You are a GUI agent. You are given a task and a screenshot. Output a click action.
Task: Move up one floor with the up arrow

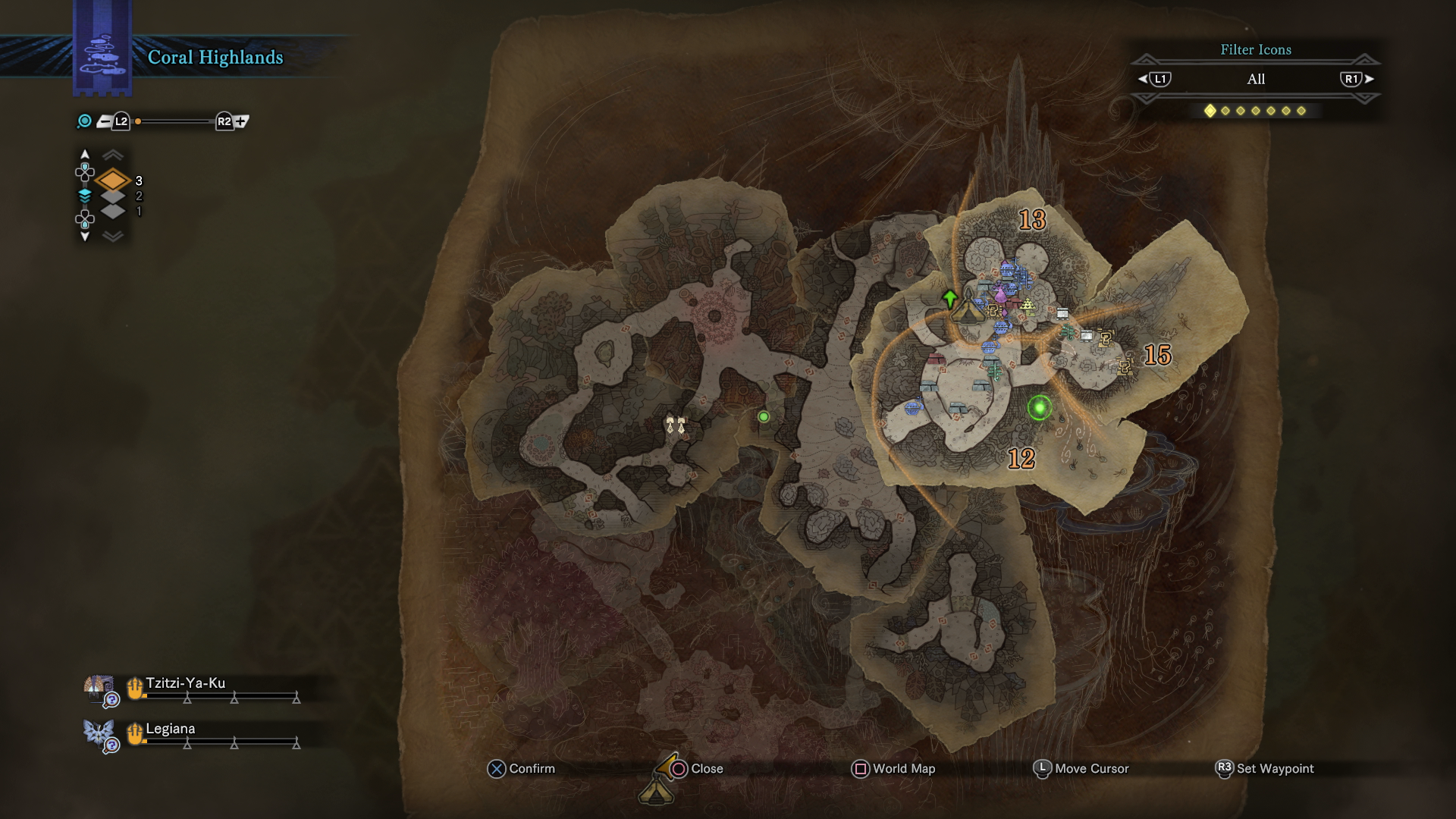(85, 155)
